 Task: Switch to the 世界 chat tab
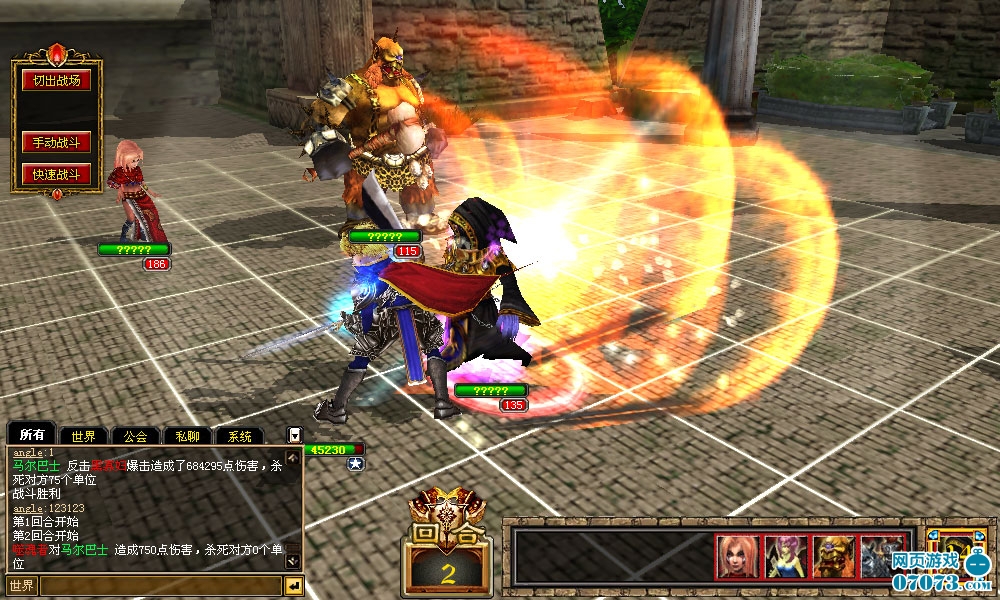point(83,436)
